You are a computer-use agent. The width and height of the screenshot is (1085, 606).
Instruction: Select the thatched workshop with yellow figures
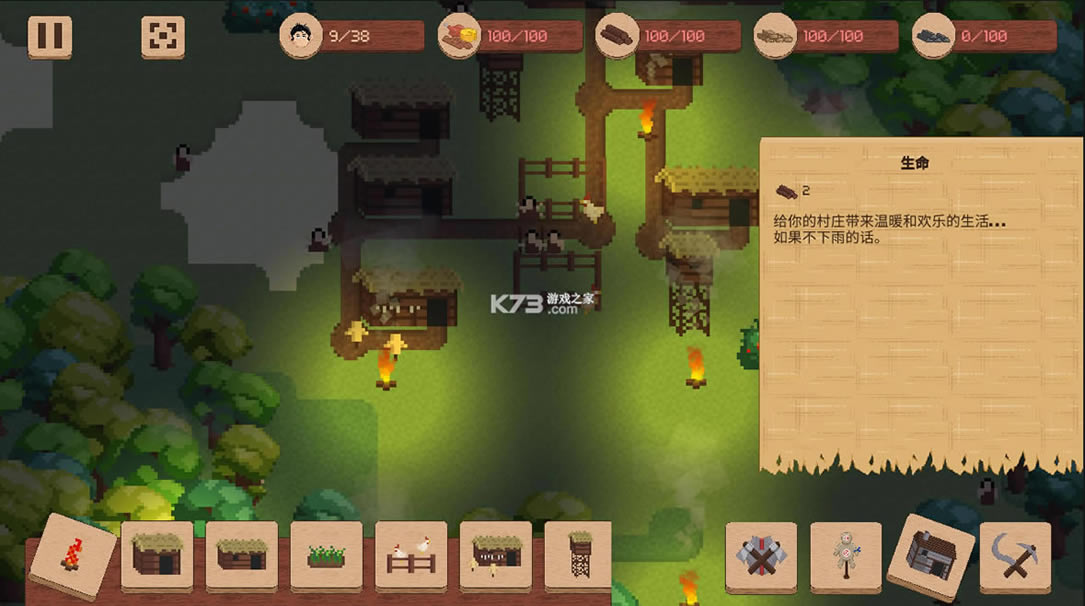point(495,554)
